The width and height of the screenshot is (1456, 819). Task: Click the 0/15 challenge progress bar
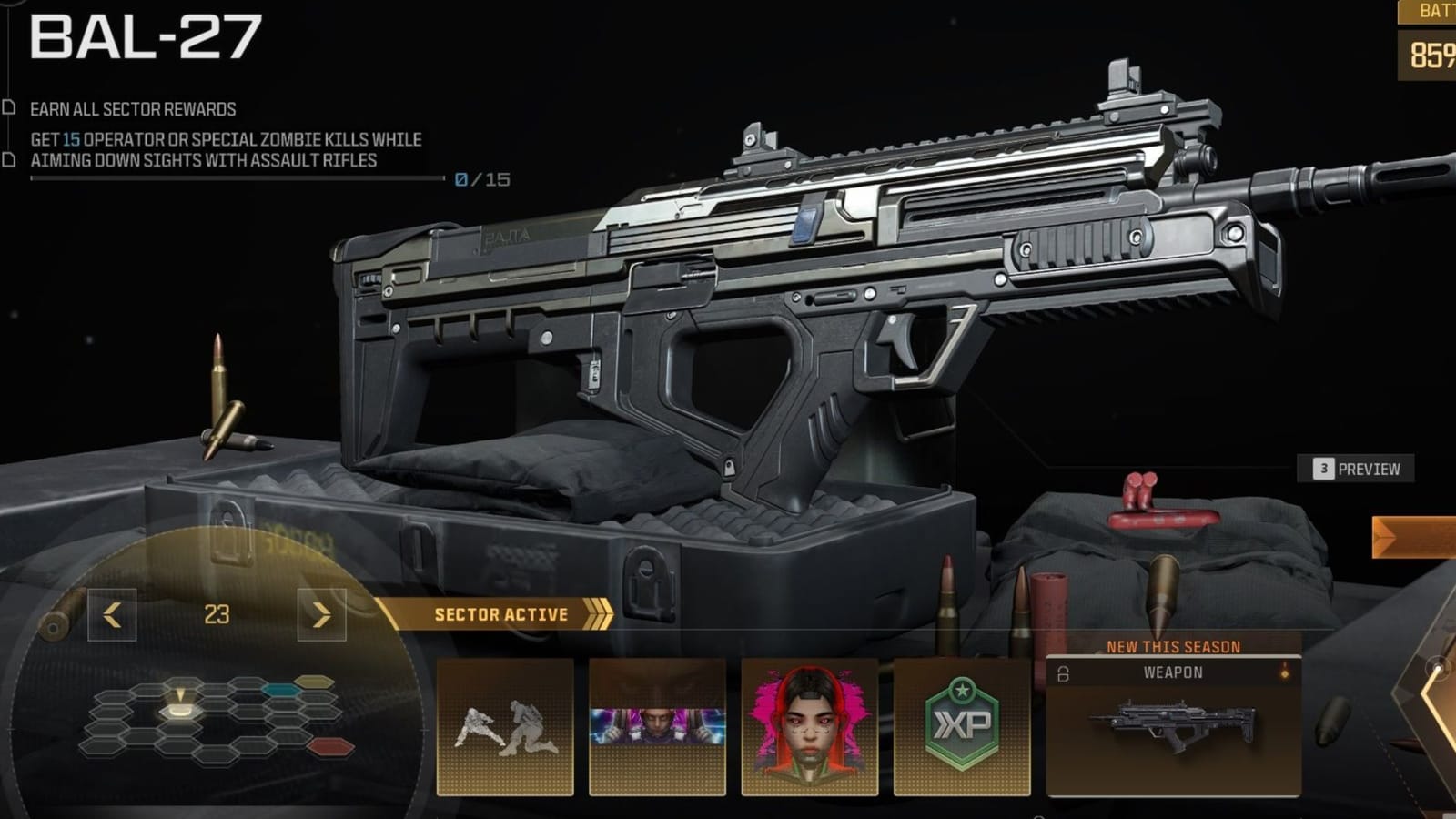(x=237, y=178)
